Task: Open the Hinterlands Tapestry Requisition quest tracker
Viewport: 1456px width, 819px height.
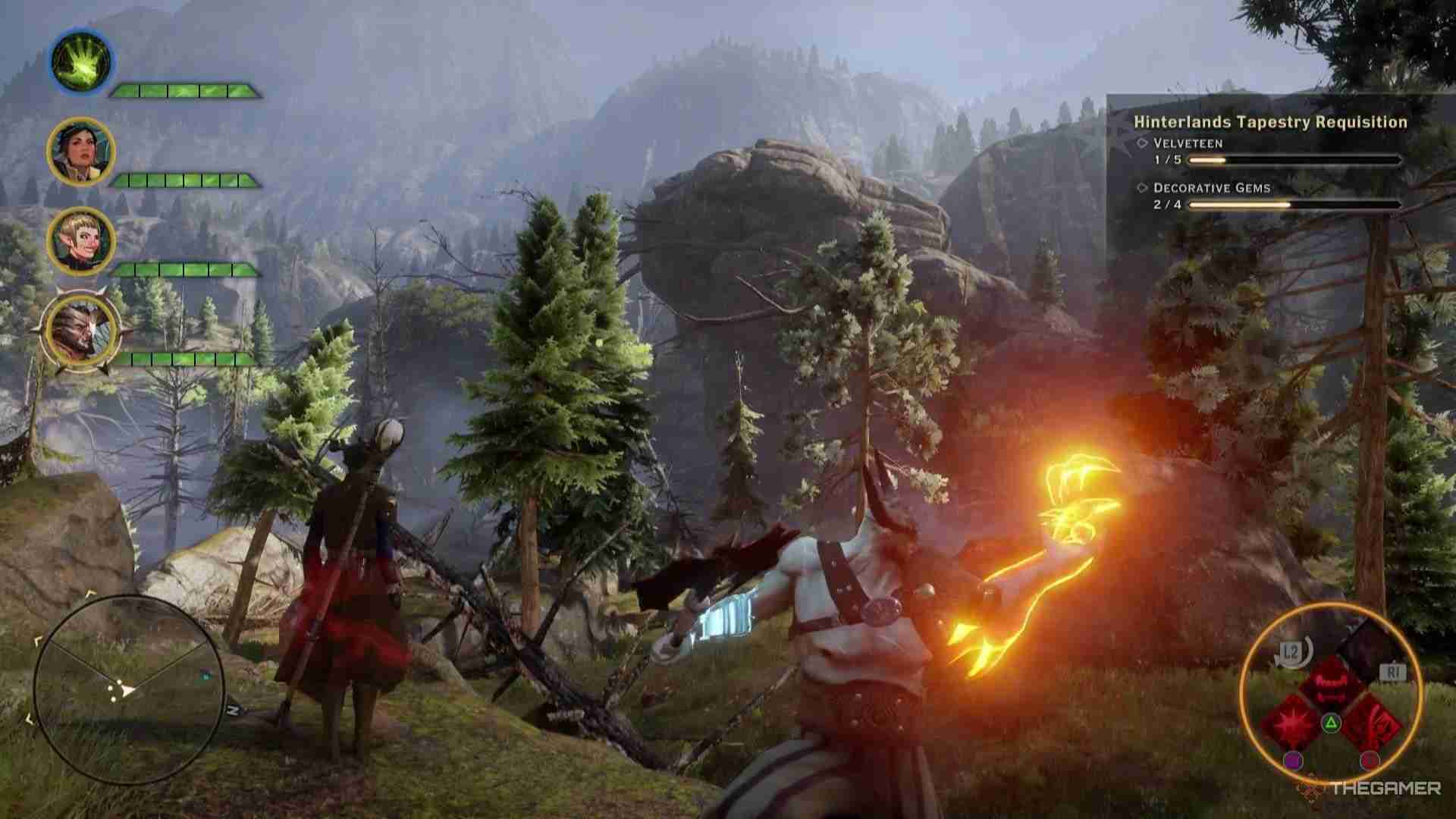Action: [x=1270, y=122]
